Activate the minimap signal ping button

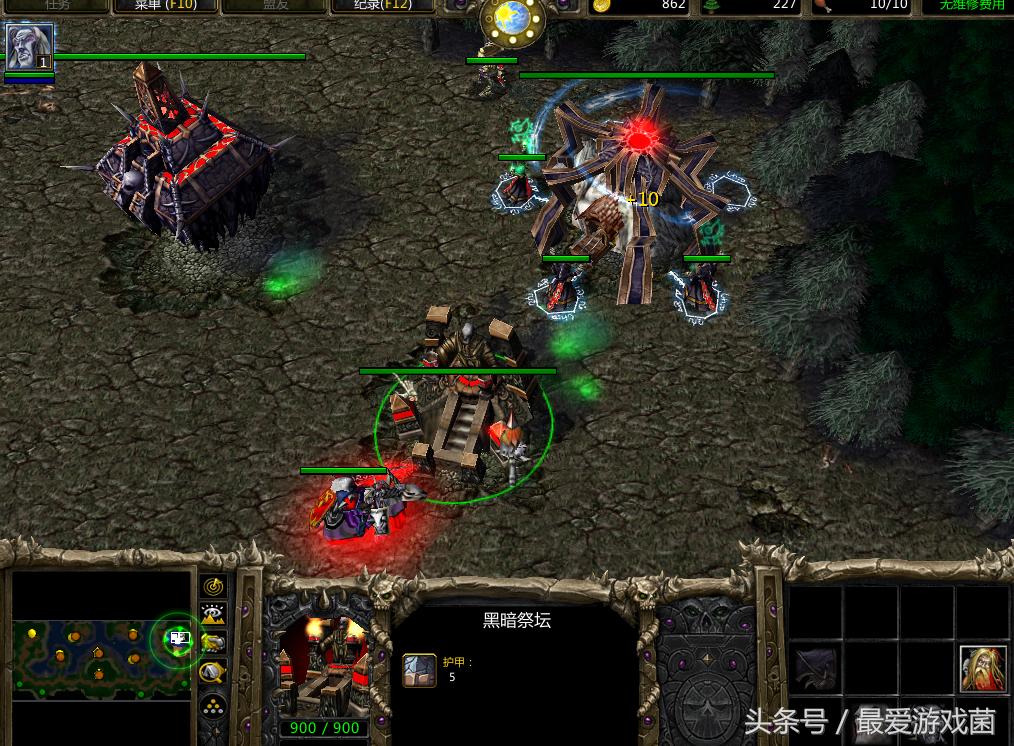point(213,586)
